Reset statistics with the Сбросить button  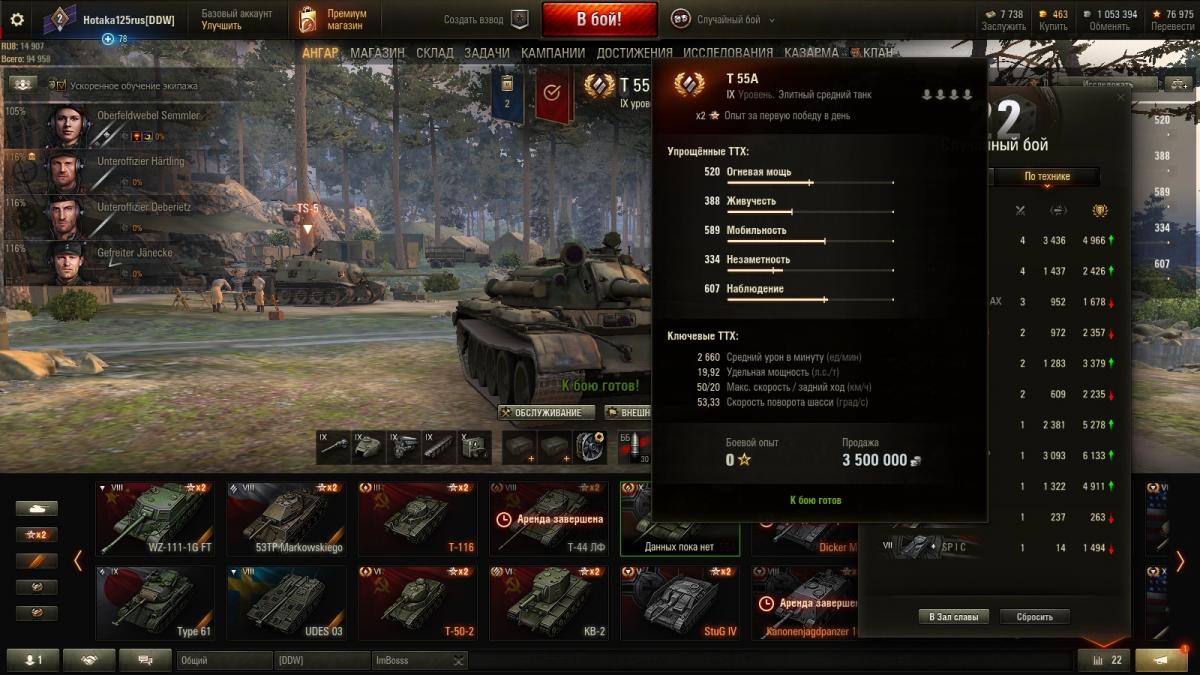[1034, 617]
